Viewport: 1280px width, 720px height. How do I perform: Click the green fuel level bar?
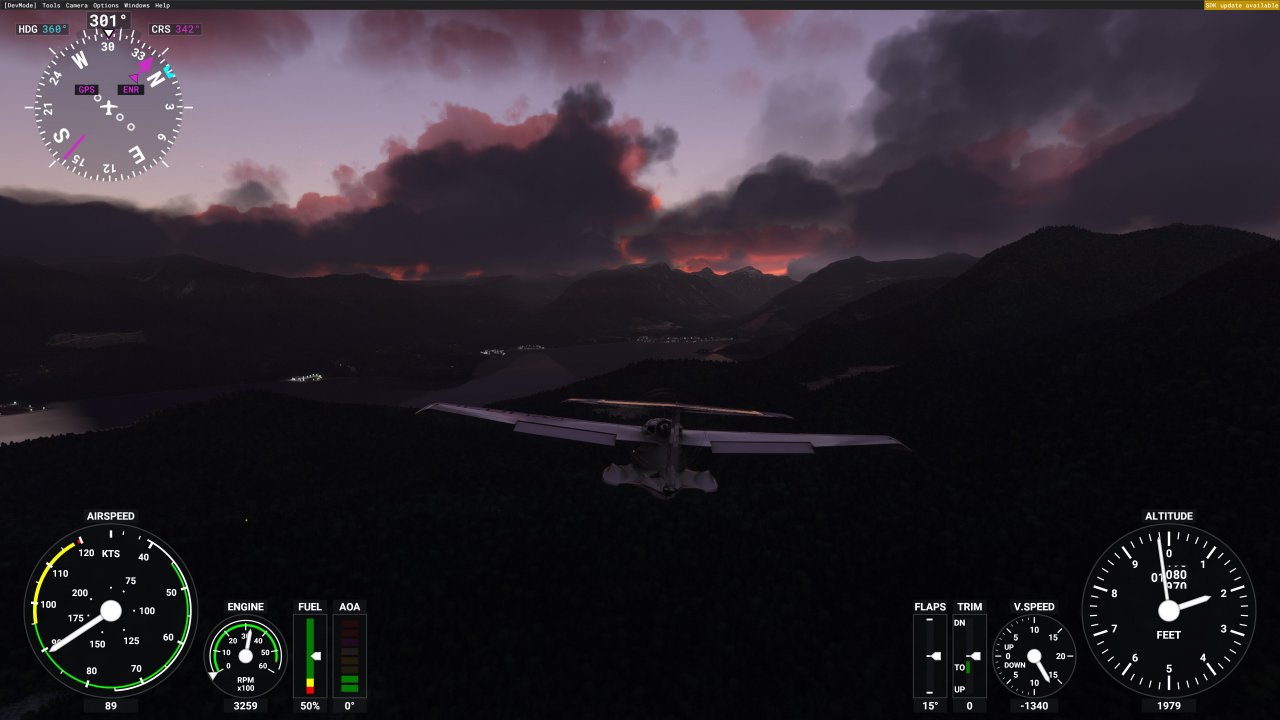coord(310,650)
